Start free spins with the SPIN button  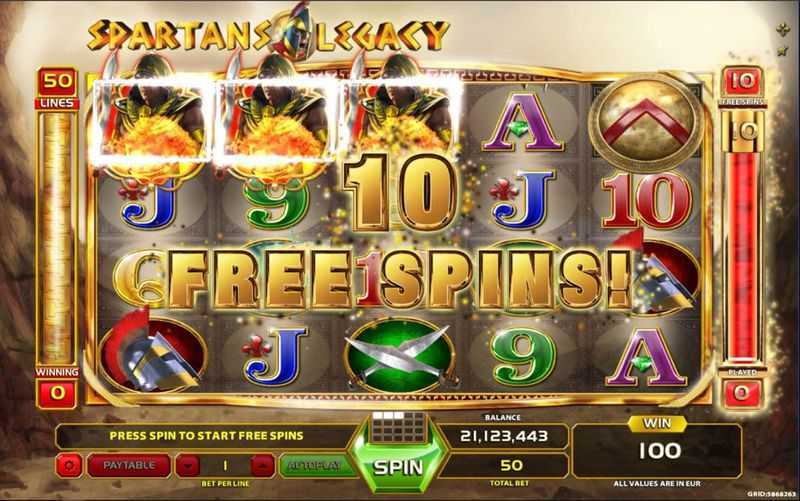point(399,467)
